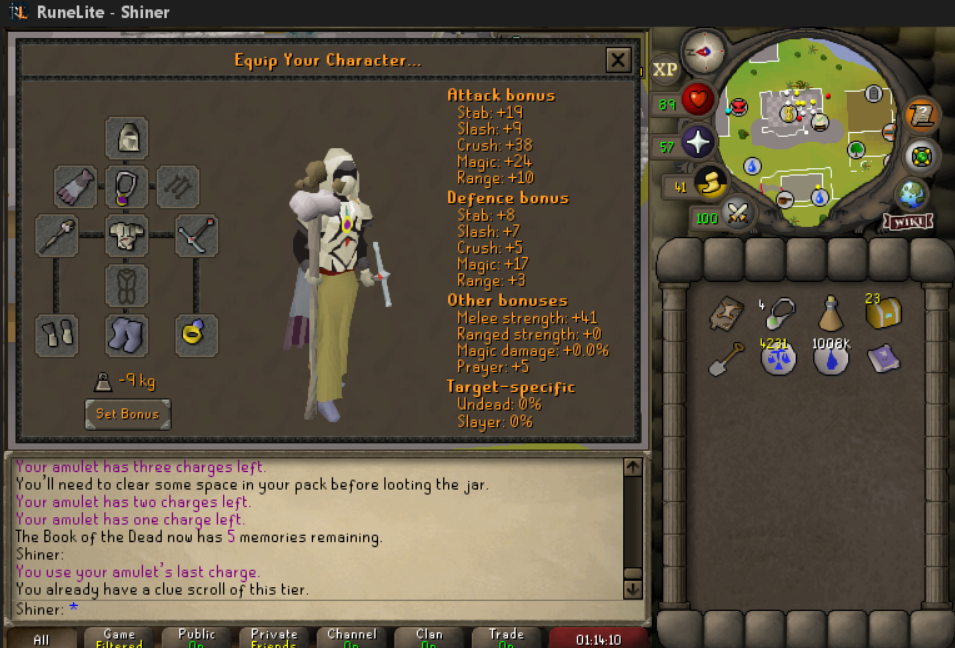This screenshot has width=955, height=648.
Task: Select the potion flask in the inventory
Action: coord(829,314)
